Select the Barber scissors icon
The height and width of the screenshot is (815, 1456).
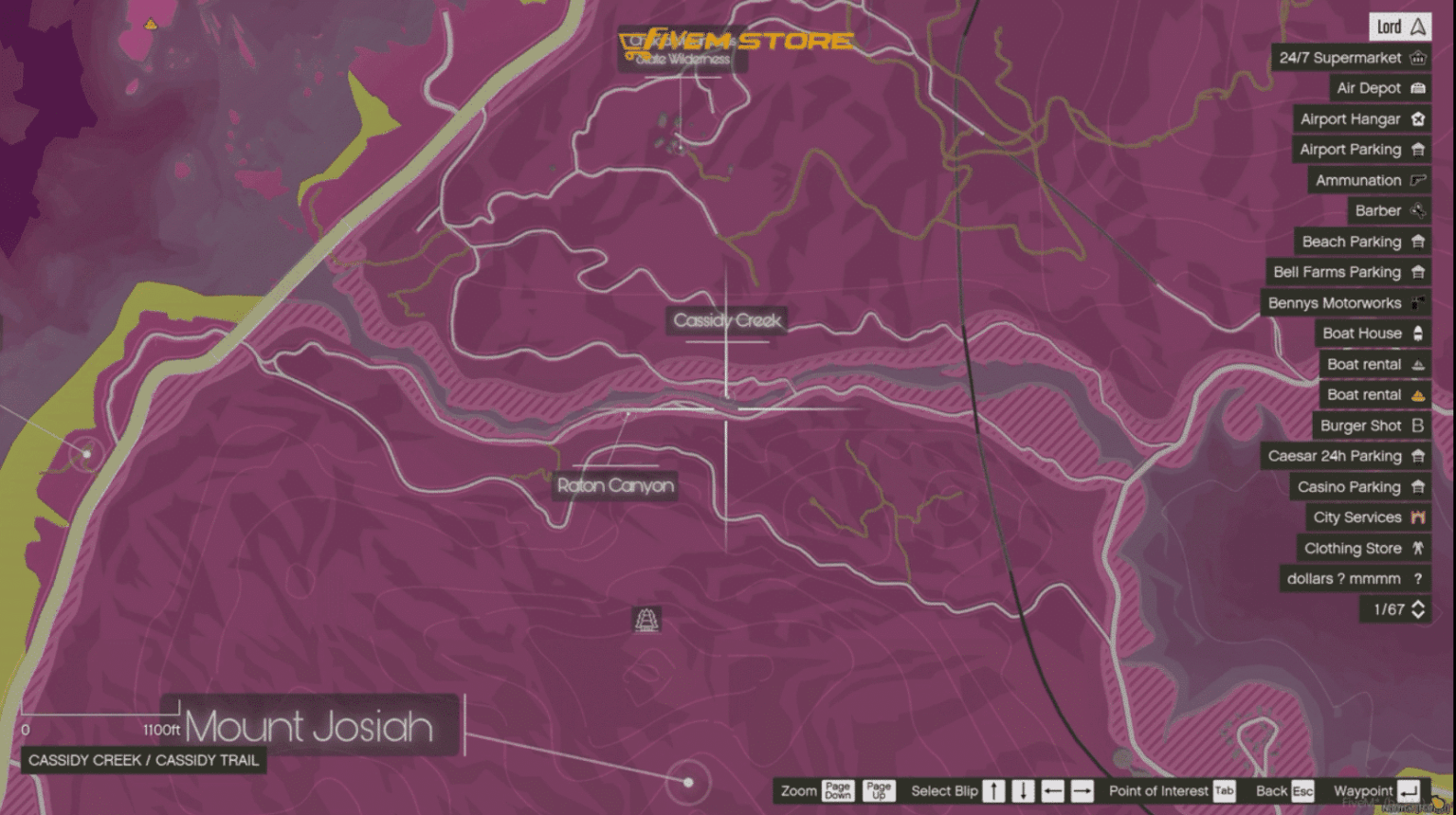1418,210
